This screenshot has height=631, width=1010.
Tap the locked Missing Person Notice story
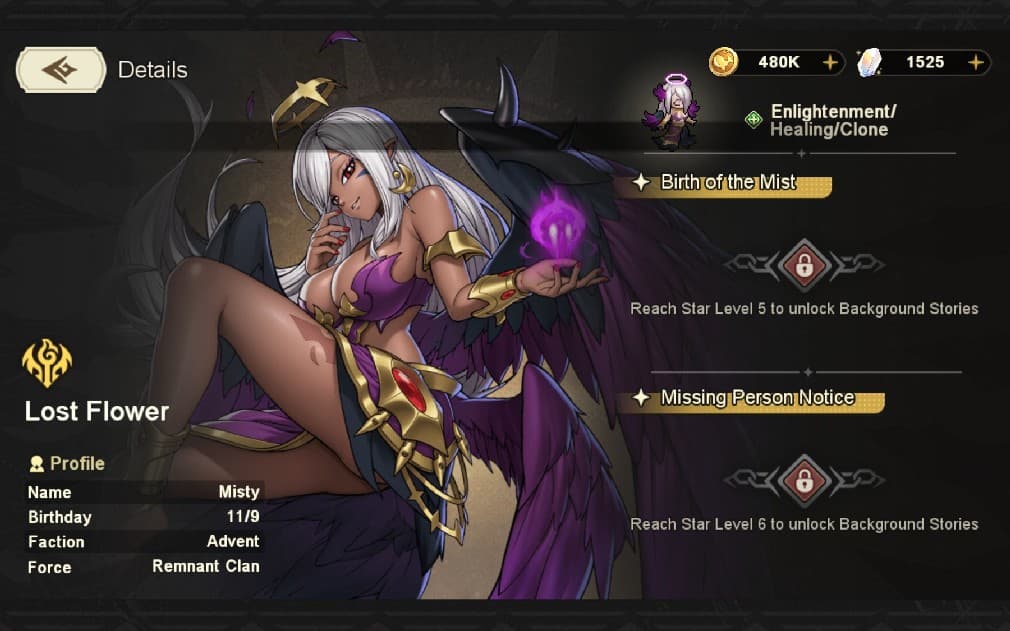(803, 480)
